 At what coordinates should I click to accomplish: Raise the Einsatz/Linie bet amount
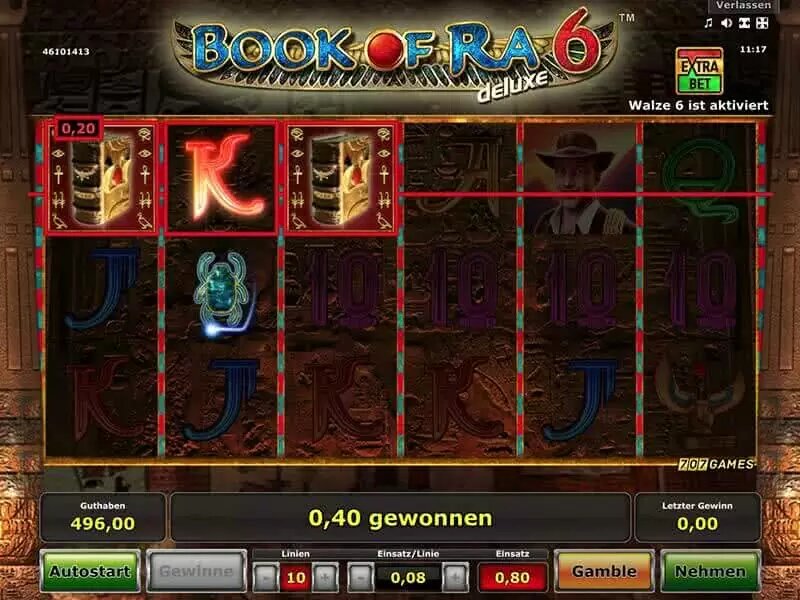pos(454,576)
